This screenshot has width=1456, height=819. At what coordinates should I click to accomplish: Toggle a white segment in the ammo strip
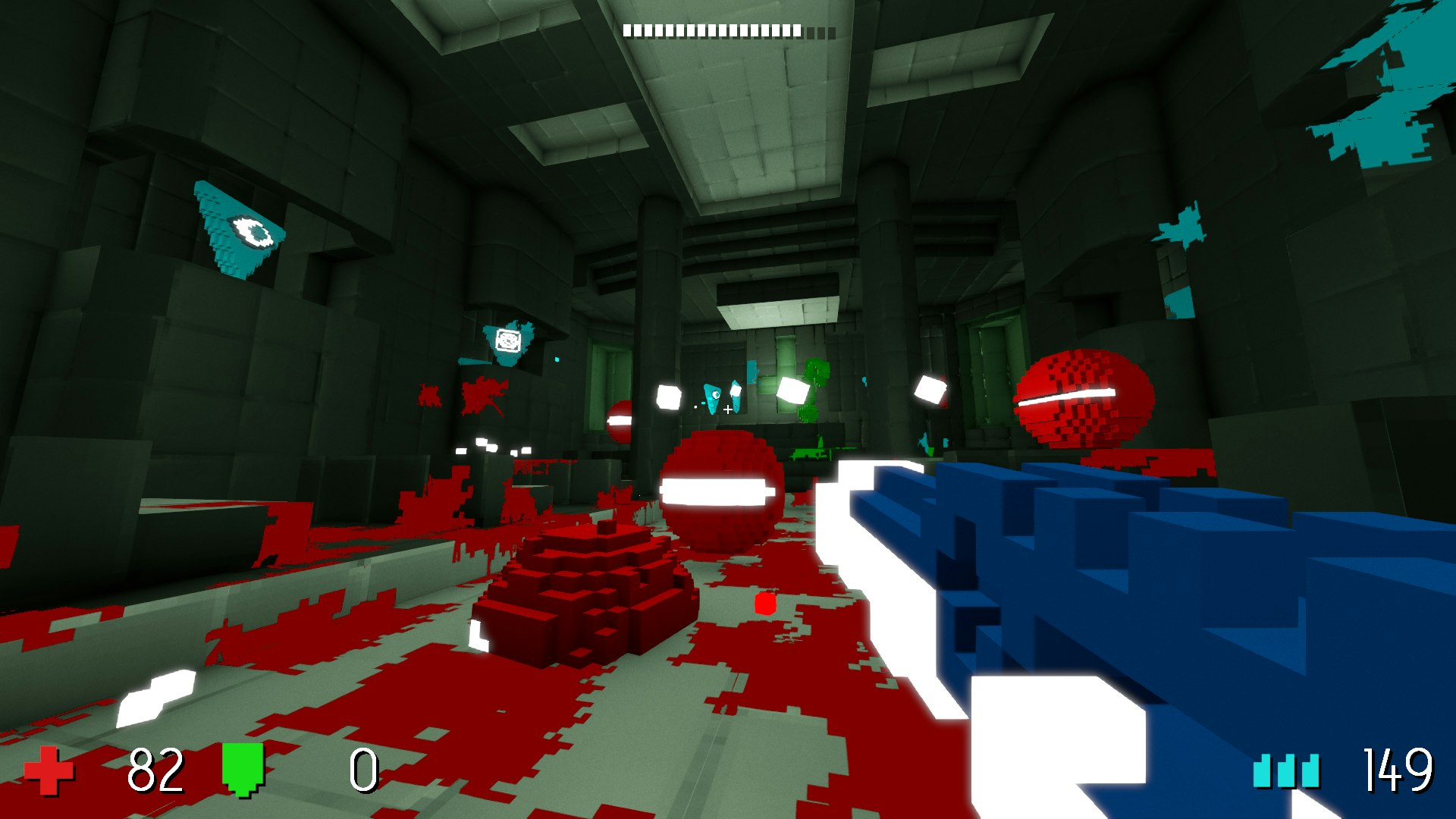click(x=682, y=29)
